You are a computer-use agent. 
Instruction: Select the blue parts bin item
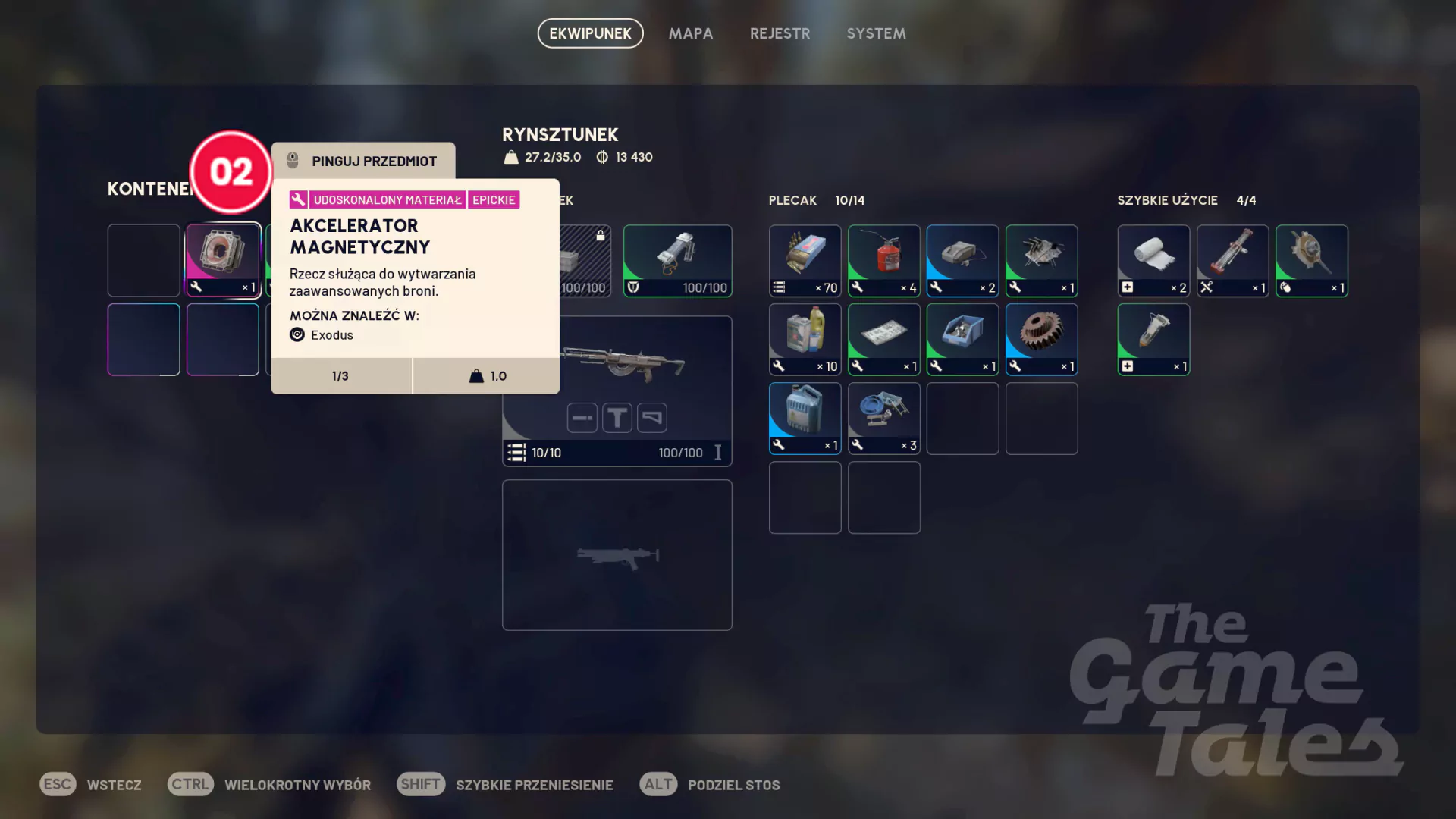962,339
